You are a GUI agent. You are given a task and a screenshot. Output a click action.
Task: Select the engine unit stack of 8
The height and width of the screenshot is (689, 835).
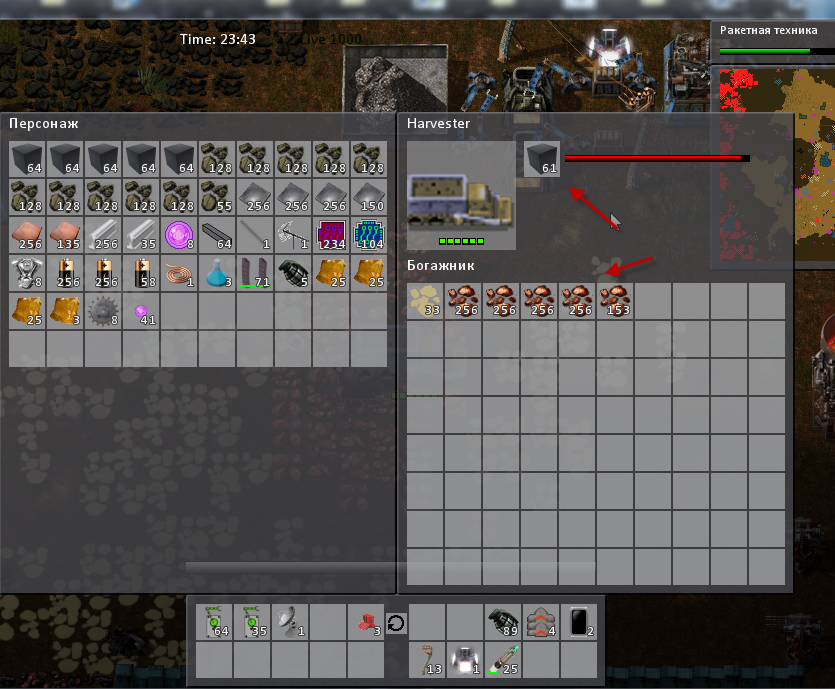click(28, 273)
